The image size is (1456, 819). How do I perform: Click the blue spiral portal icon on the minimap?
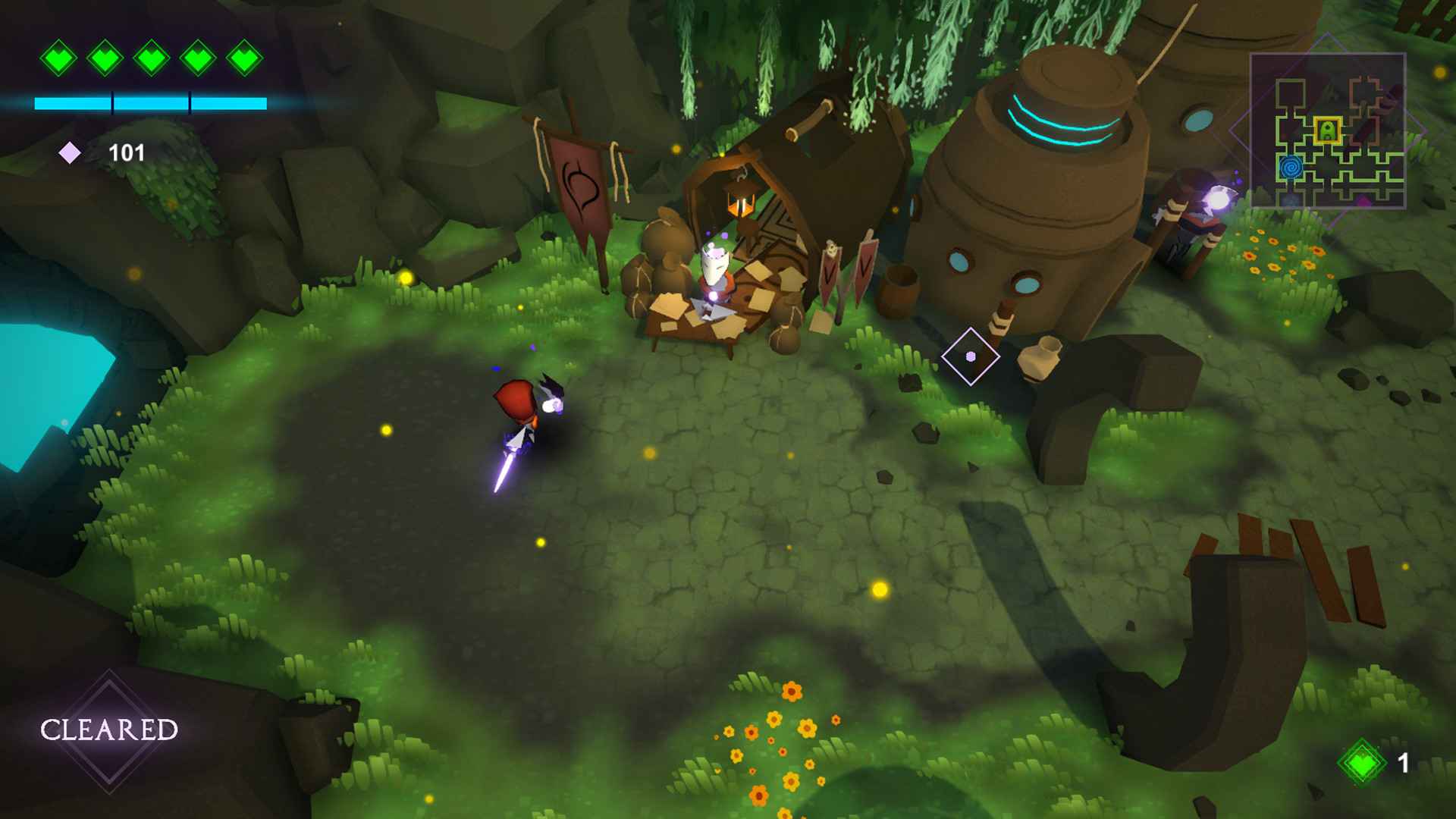pyautogui.click(x=1291, y=168)
